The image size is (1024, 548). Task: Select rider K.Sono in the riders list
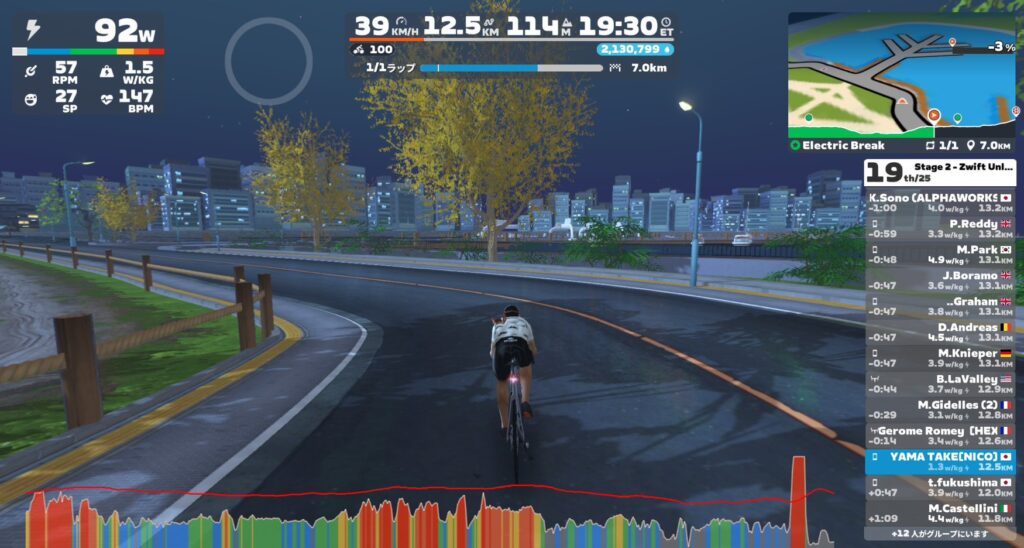pyautogui.click(x=939, y=203)
